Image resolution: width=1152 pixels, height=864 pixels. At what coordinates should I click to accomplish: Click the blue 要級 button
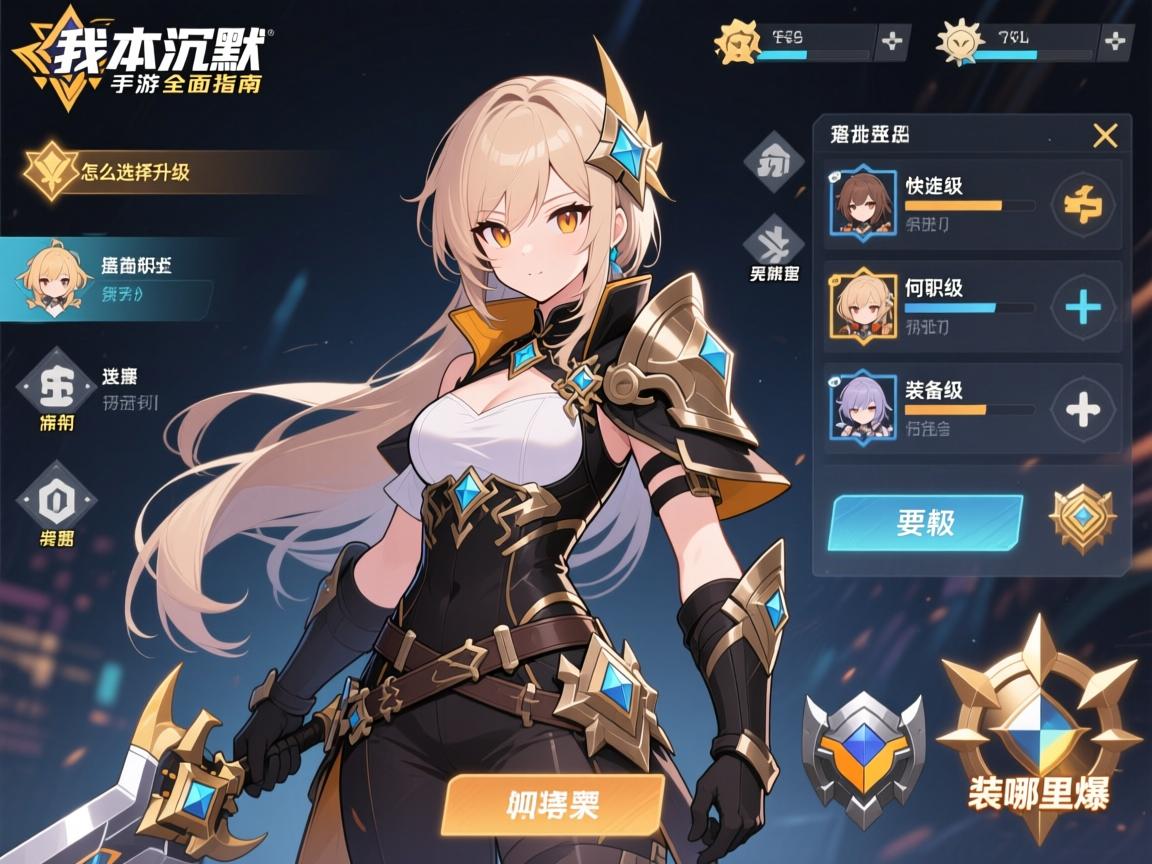pyautogui.click(x=925, y=522)
